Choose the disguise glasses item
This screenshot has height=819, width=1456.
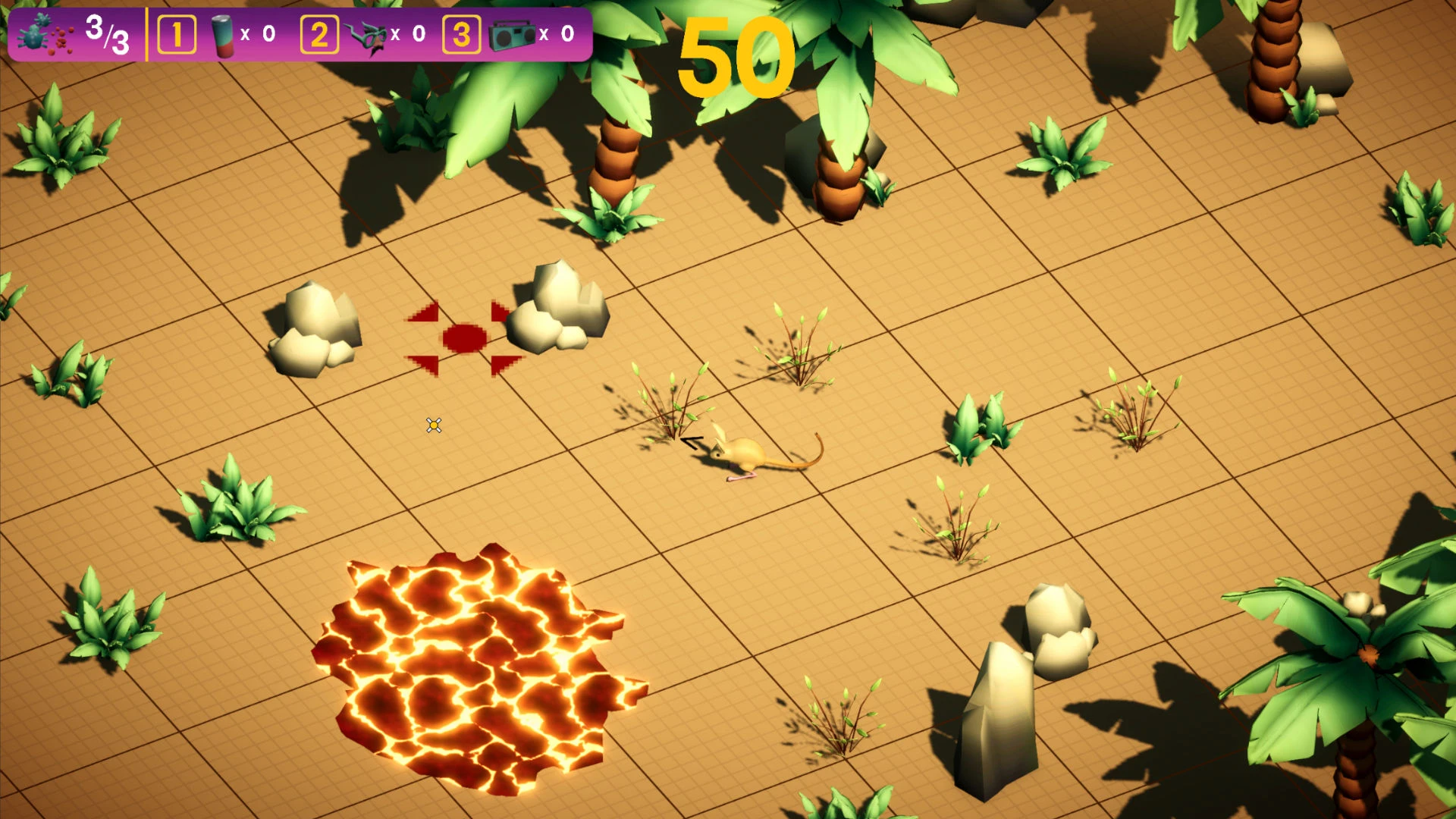click(x=367, y=36)
